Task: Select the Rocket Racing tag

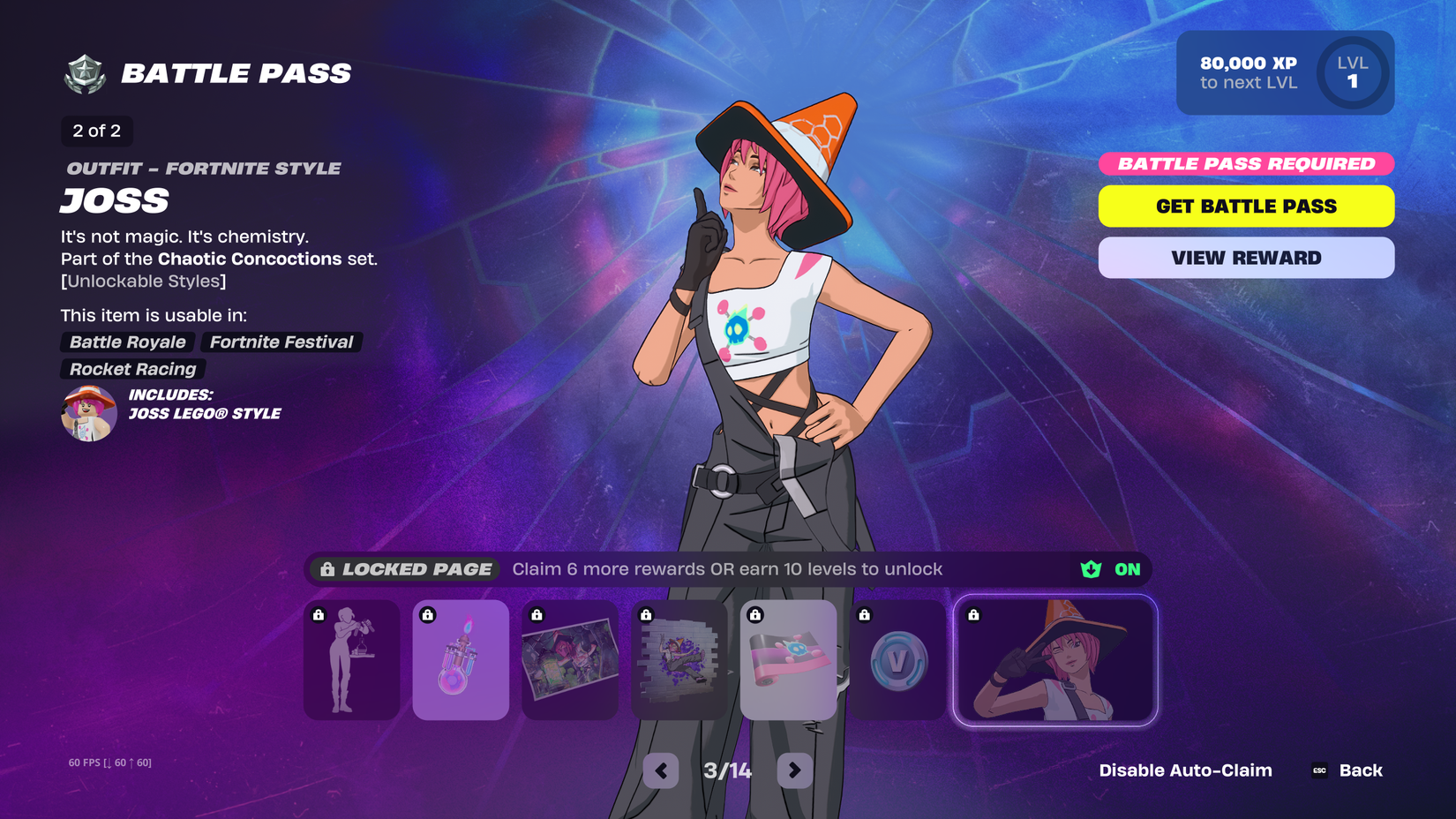Action: click(131, 369)
